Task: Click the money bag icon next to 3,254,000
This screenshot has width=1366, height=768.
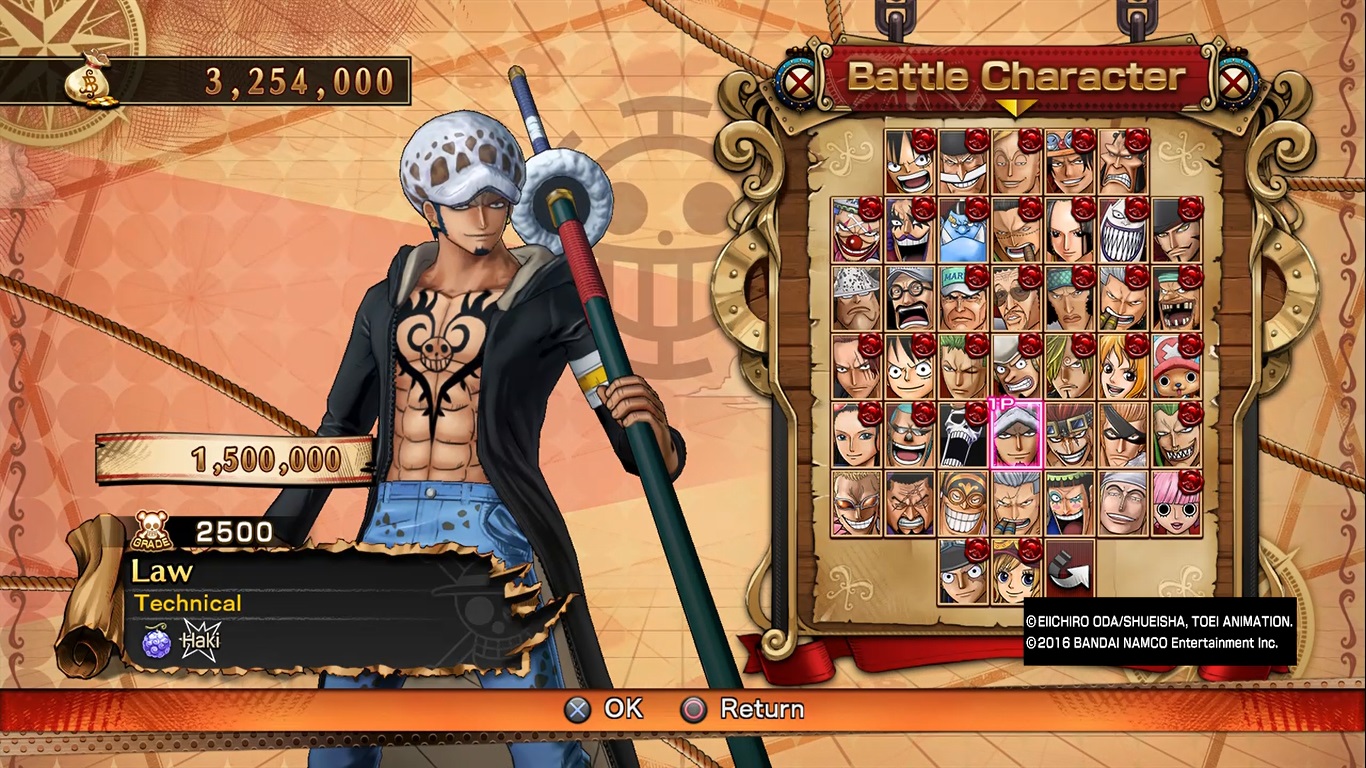Action: (90, 80)
